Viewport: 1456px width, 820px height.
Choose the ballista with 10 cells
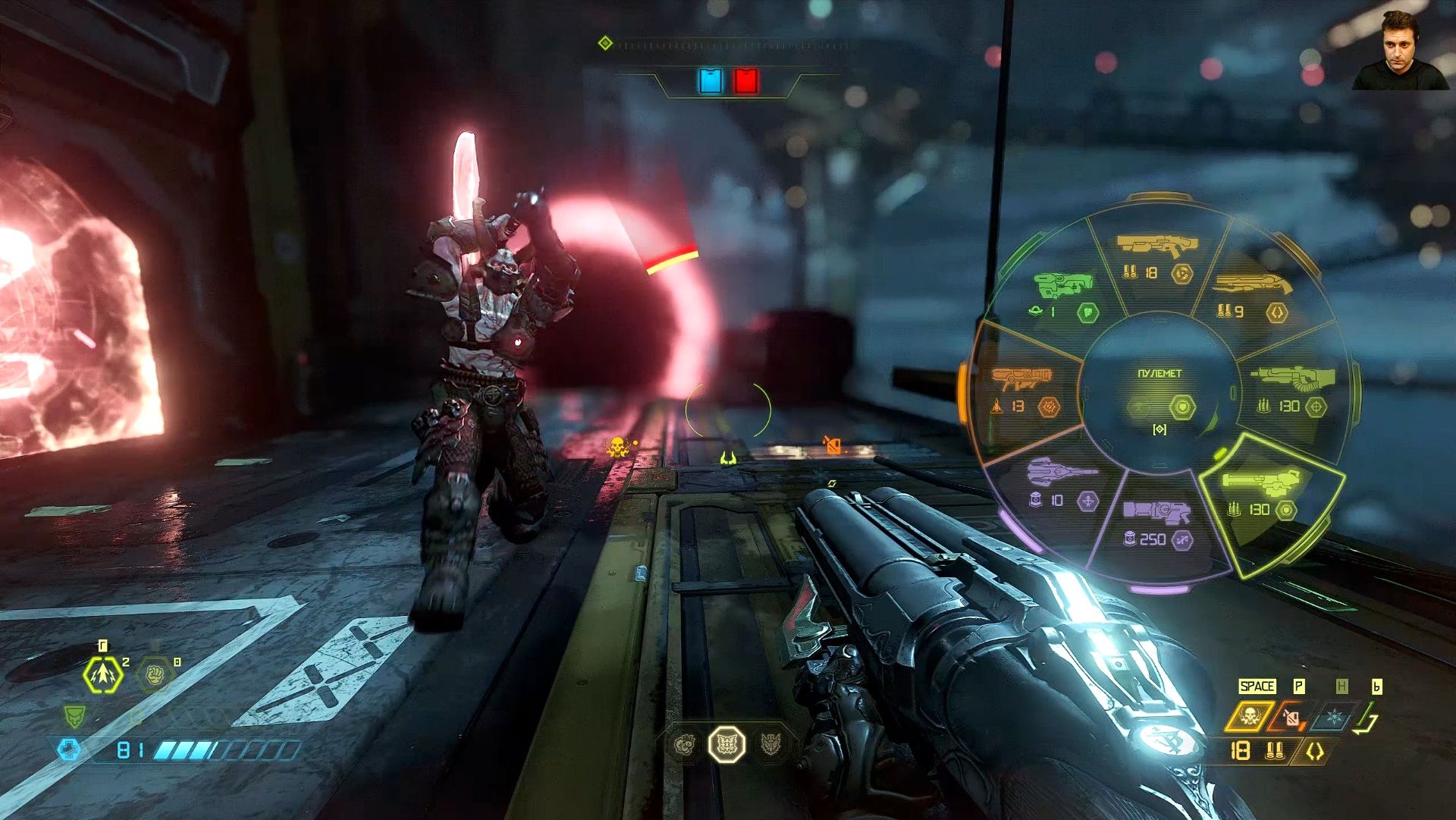pyautogui.click(x=1062, y=484)
